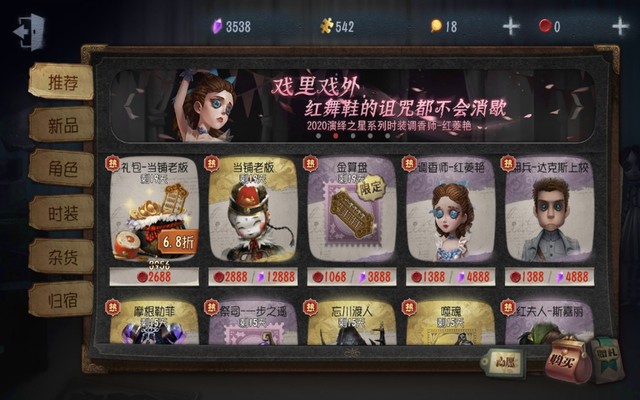Switch to the 归宿 tab
Viewport: 640px width, 400px height.
(x=60, y=298)
